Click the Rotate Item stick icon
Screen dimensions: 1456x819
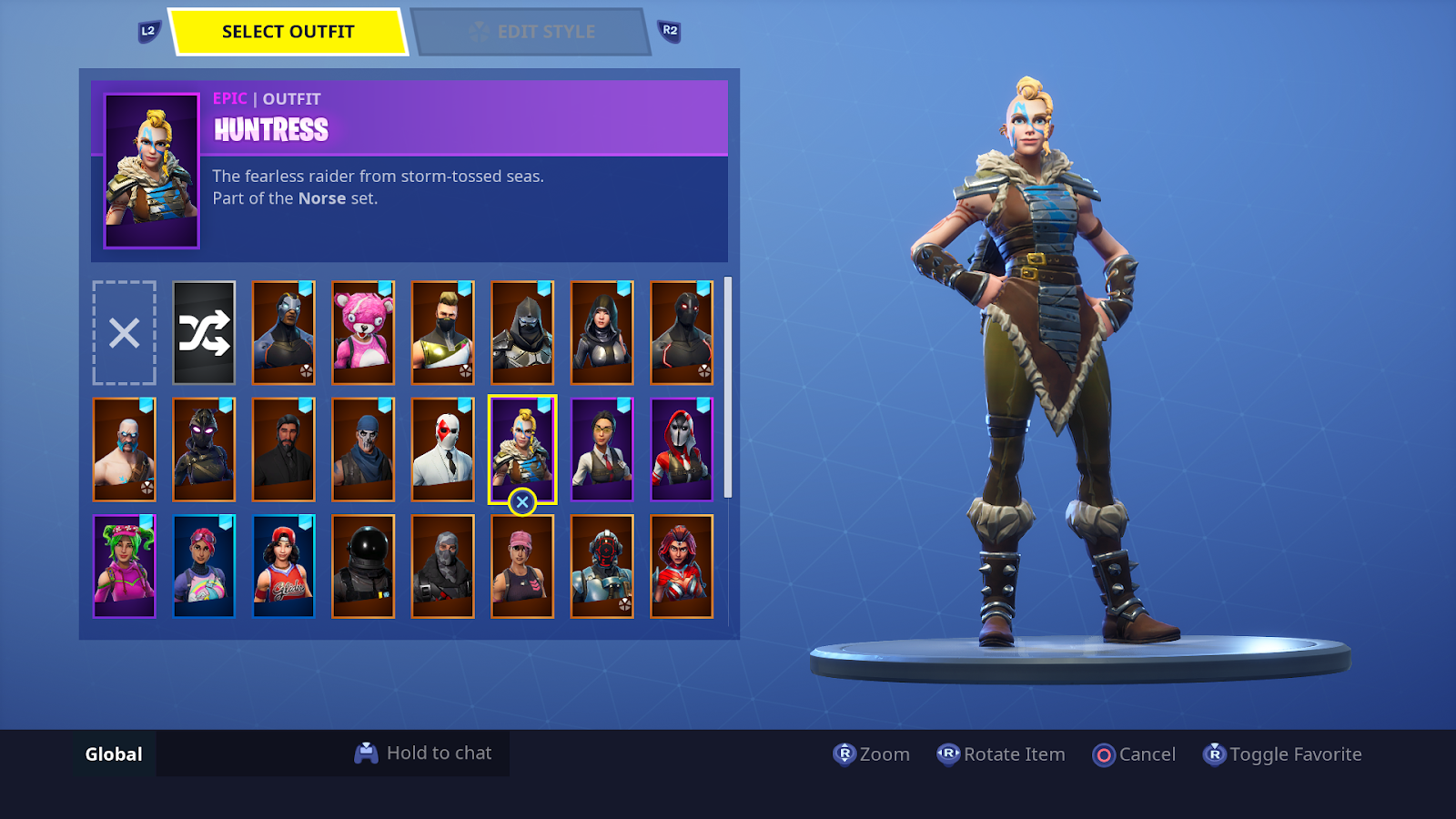949,754
